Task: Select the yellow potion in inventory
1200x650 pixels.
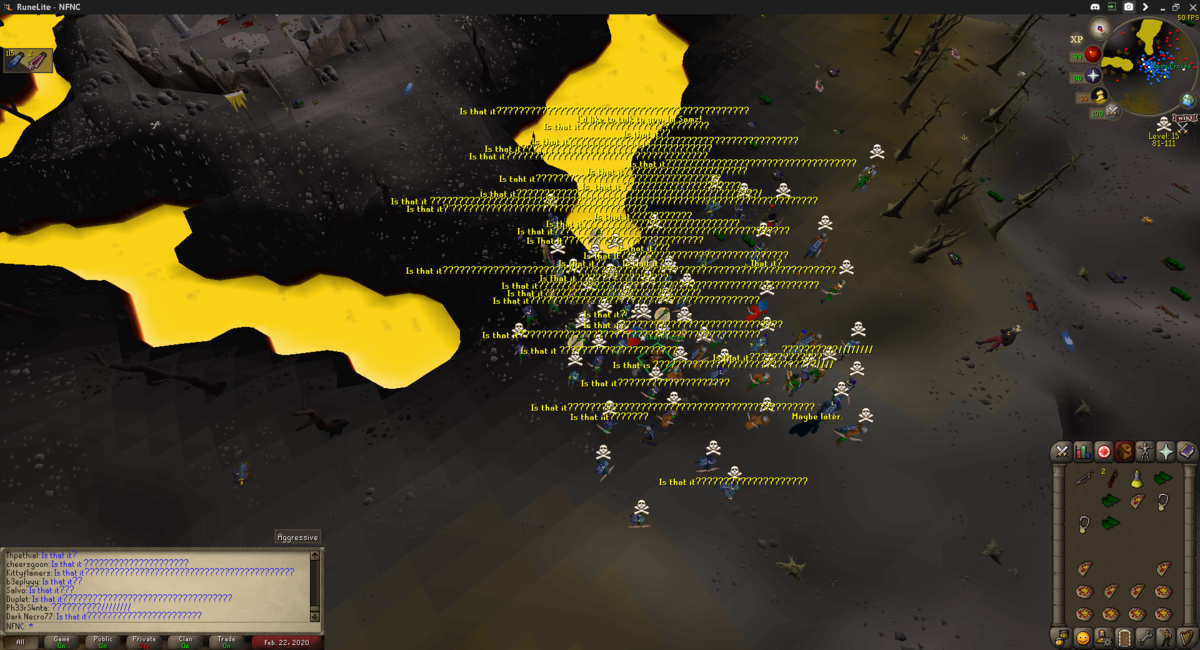Action: 1137,480
